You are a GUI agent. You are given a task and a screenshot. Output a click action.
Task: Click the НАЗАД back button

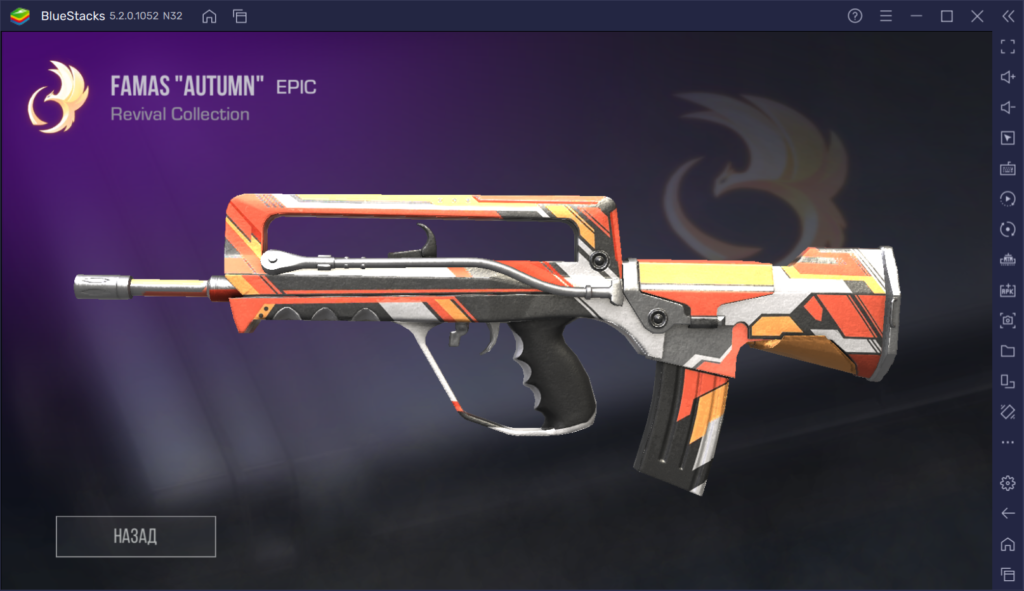coord(136,536)
